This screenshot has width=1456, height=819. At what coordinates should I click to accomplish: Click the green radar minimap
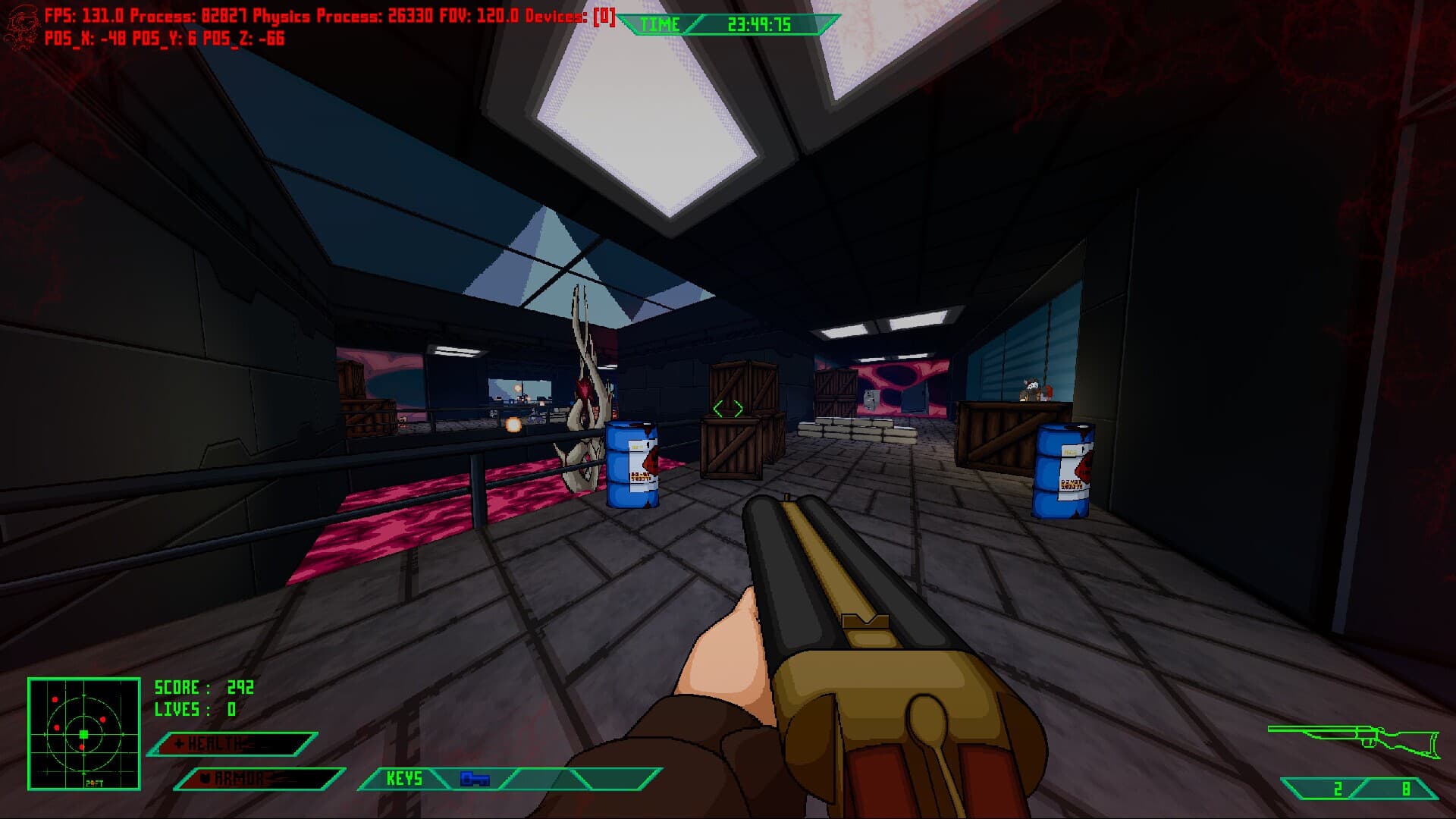click(84, 733)
